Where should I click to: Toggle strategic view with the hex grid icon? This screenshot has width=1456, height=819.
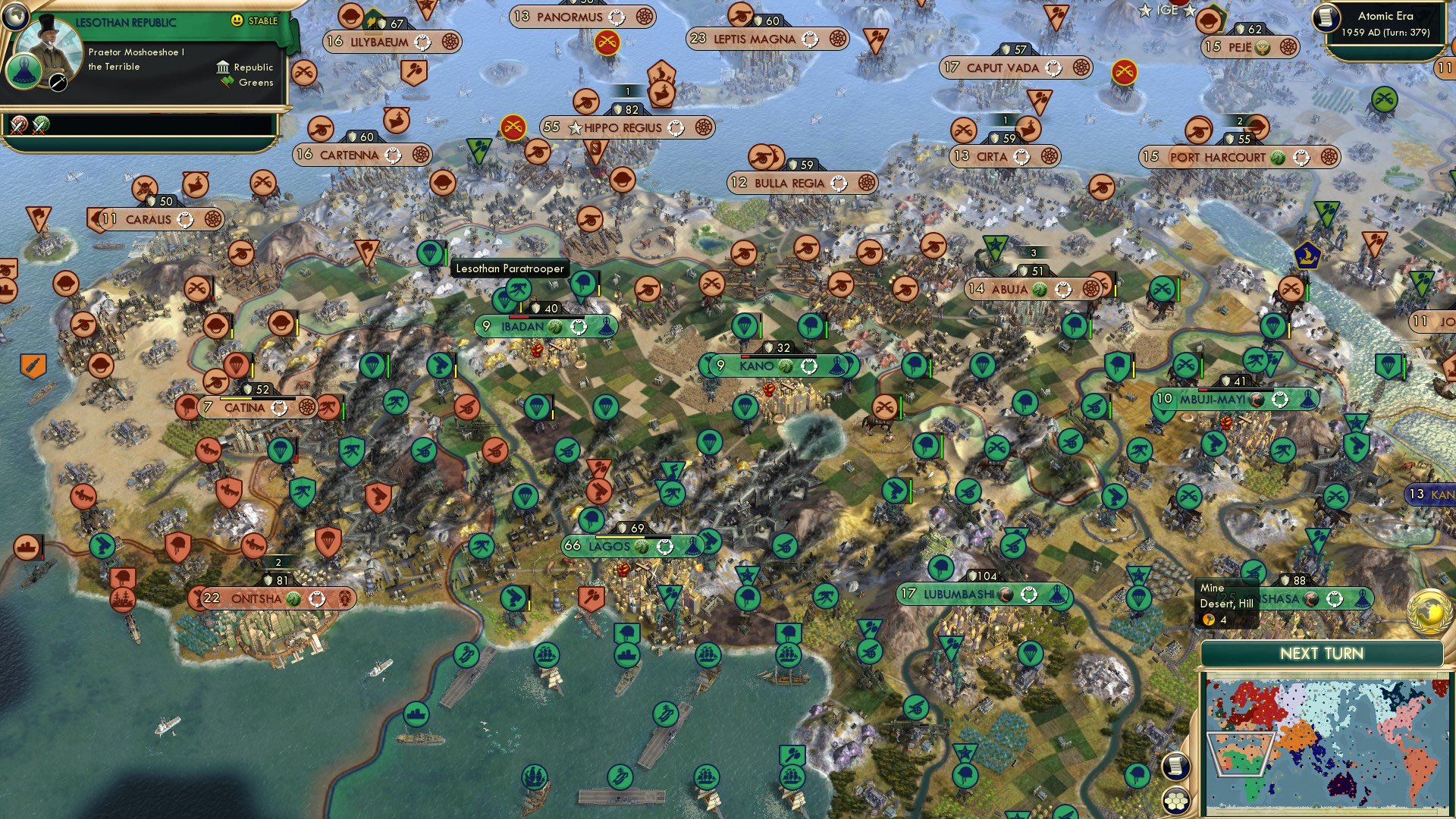click(x=1176, y=802)
